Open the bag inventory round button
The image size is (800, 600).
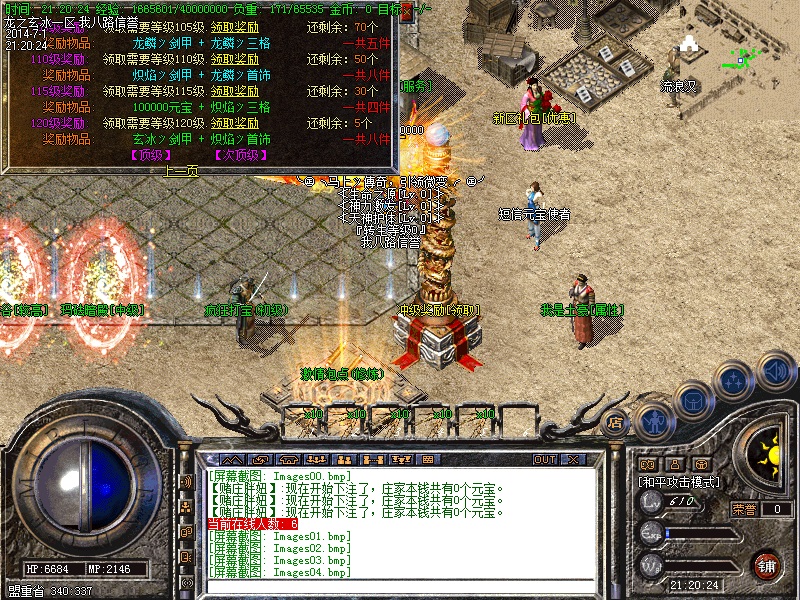point(693,401)
